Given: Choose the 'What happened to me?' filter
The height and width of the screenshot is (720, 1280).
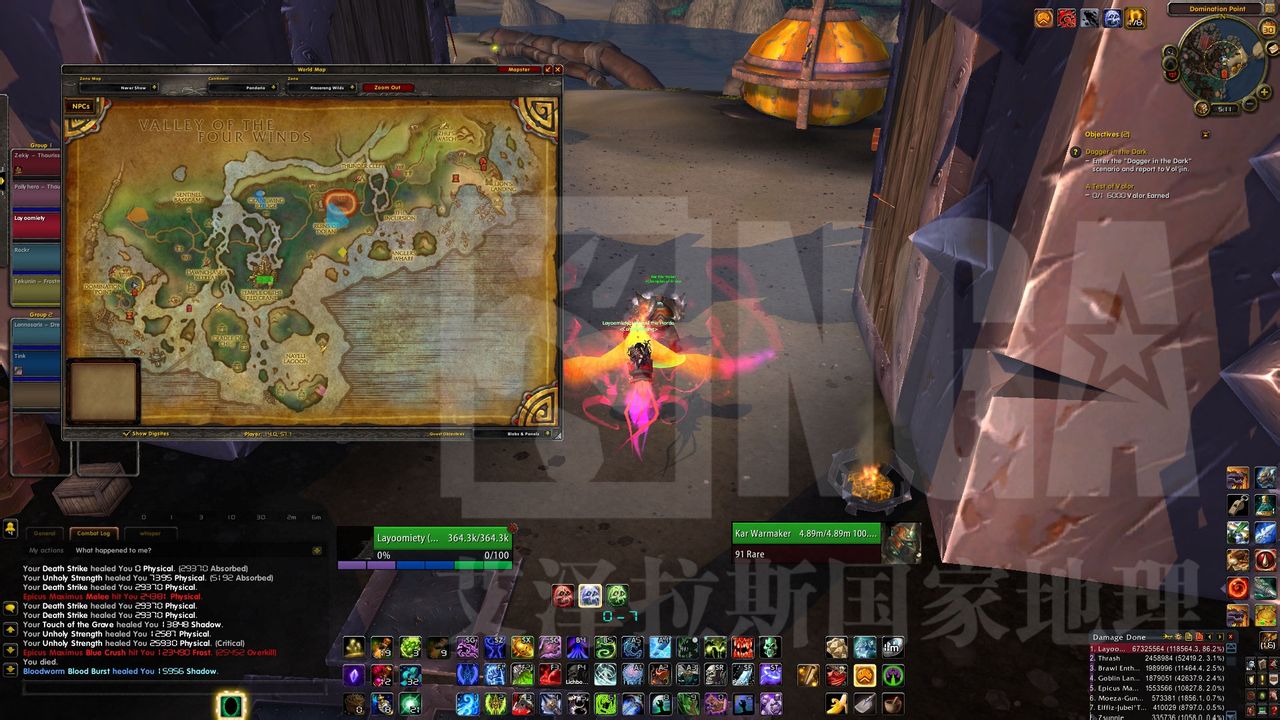Looking at the screenshot, I should (114, 550).
